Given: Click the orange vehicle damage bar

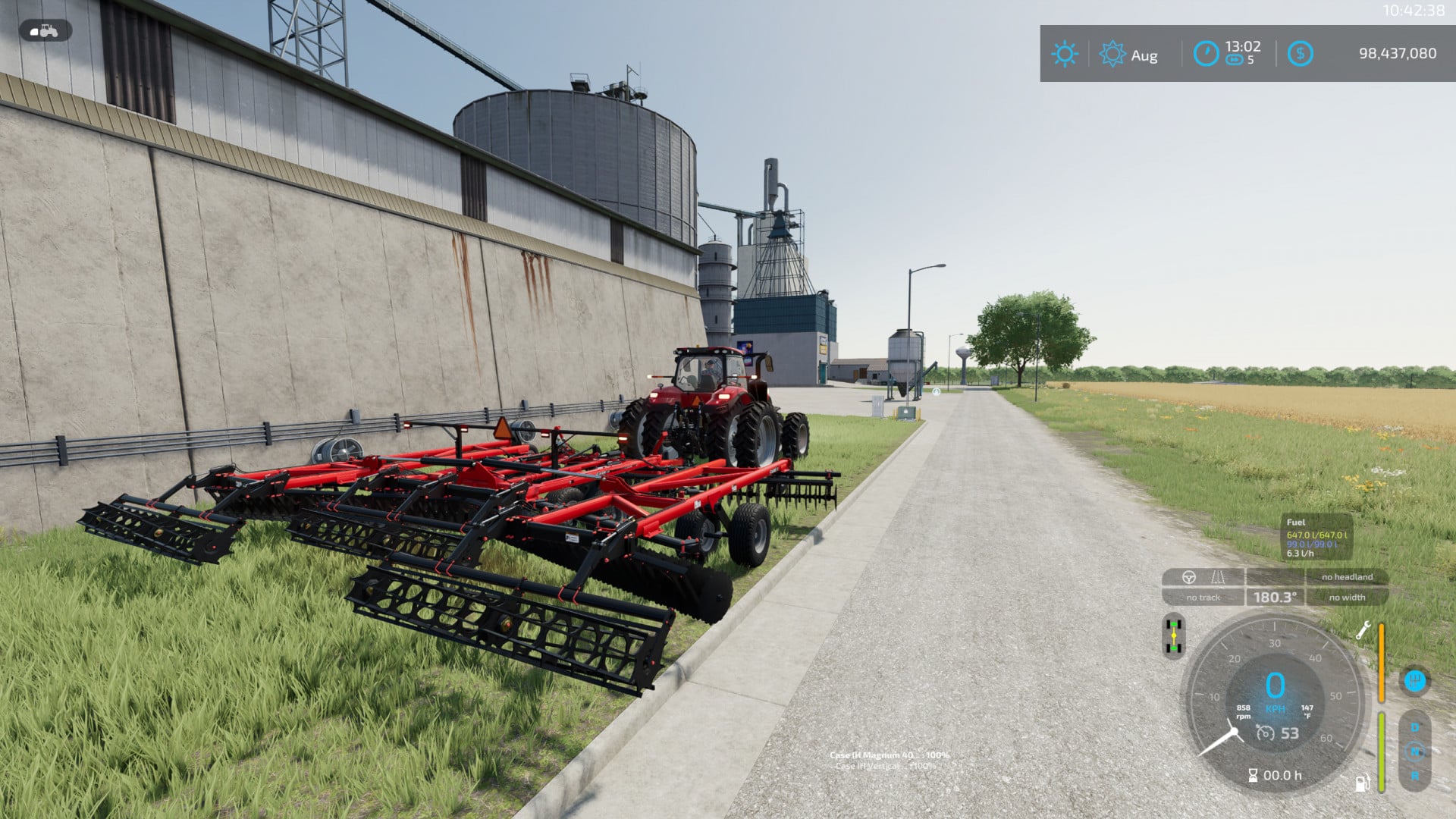Looking at the screenshot, I should coord(1382,662).
